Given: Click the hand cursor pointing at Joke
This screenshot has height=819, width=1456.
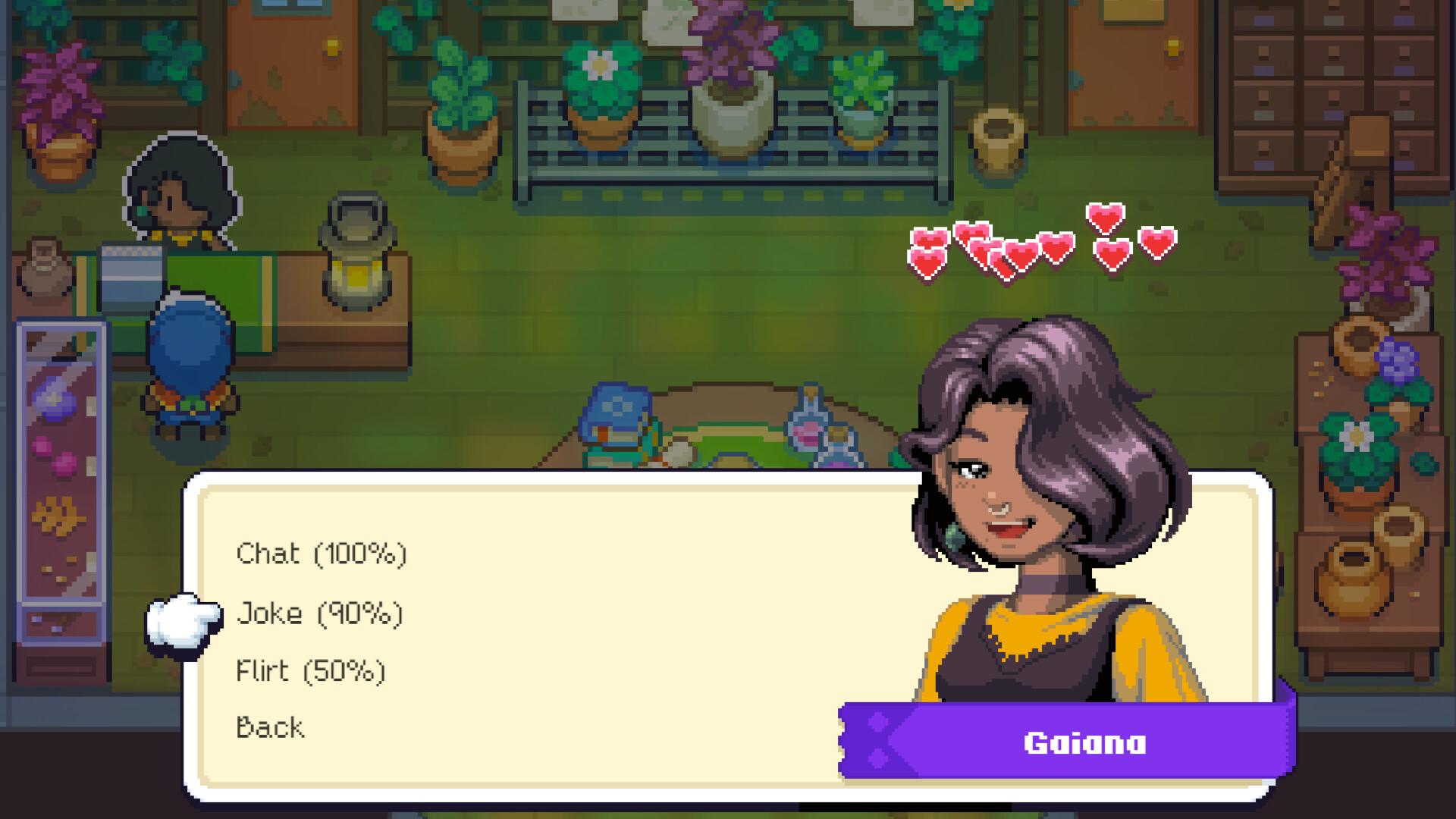Looking at the screenshot, I should click(180, 623).
